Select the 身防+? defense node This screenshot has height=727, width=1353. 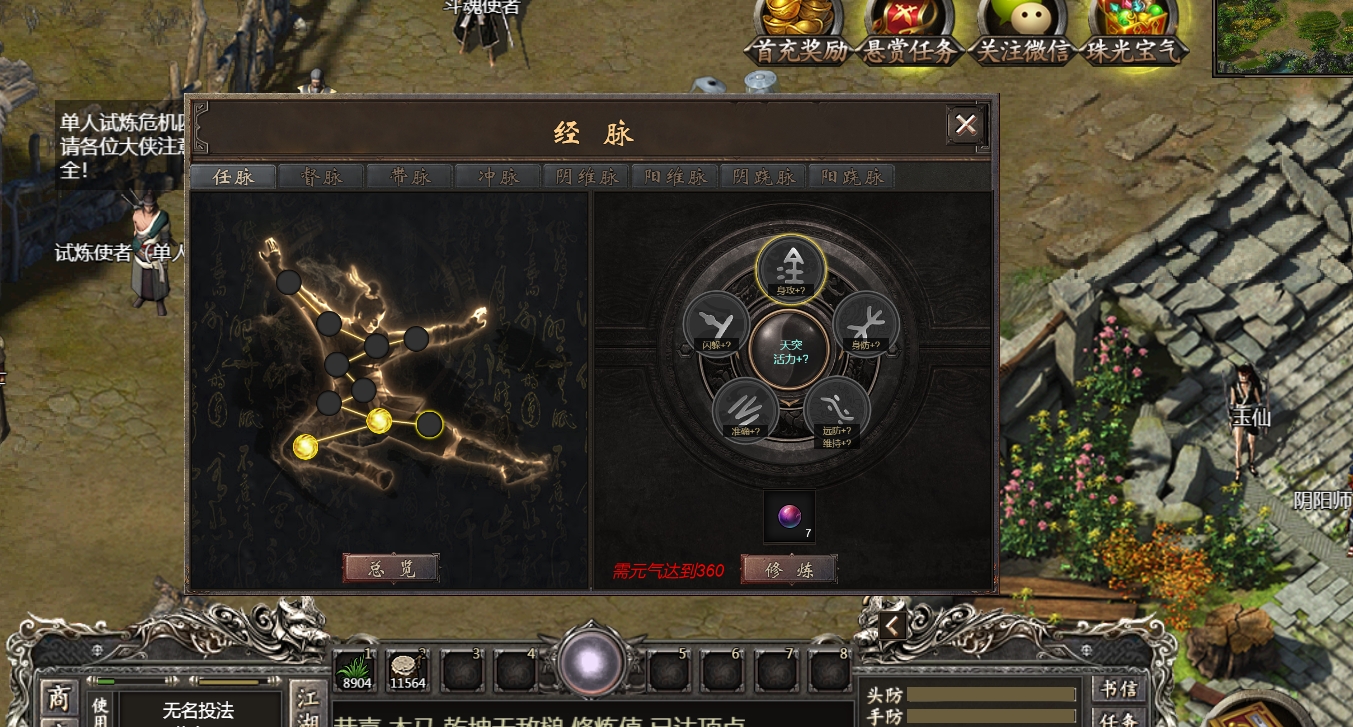pyautogui.click(x=866, y=323)
